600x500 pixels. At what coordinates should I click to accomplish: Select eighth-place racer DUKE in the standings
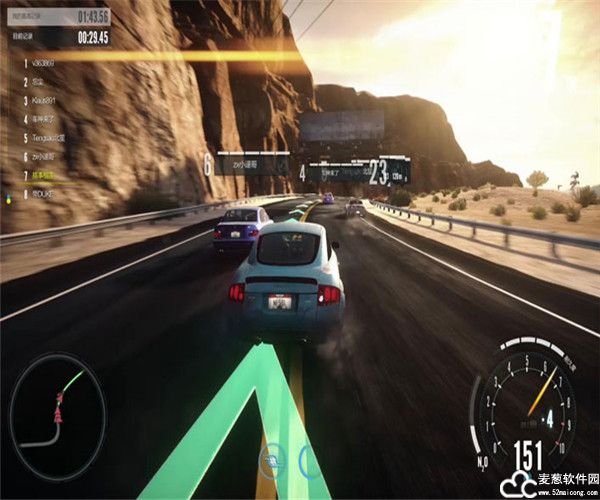(44, 194)
